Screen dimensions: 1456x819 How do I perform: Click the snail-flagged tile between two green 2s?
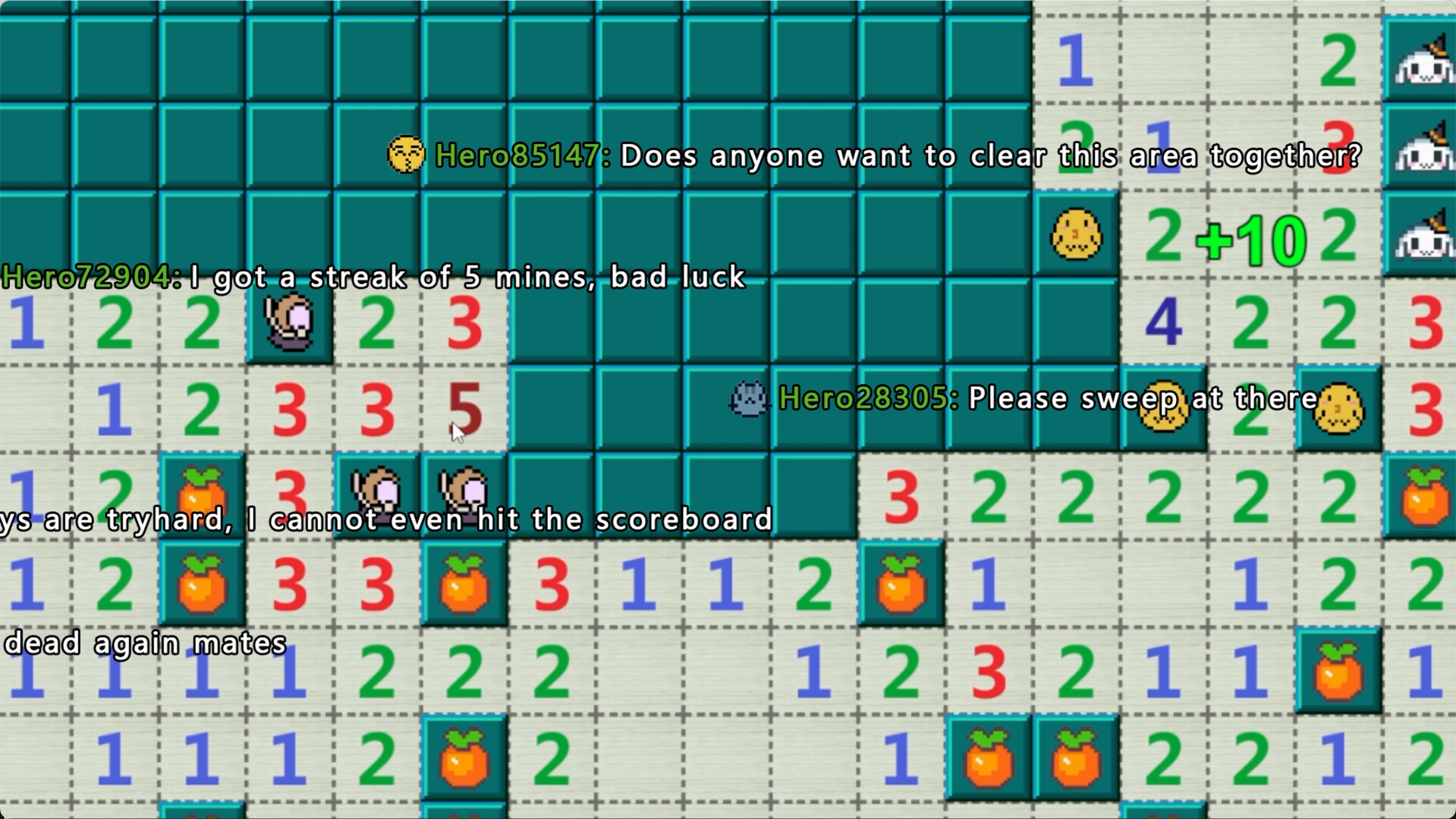[290, 322]
